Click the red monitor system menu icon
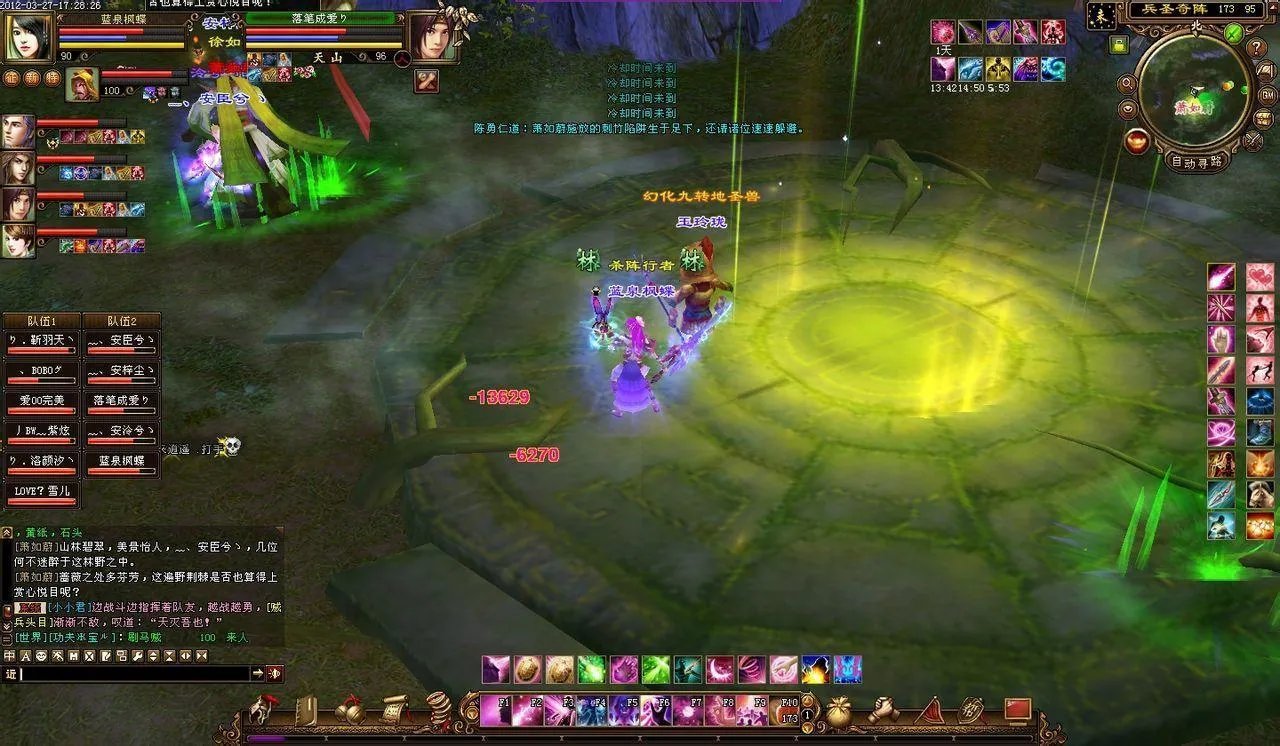The image size is (1280, 746). pyautogui.click(x=1018, y=709)
